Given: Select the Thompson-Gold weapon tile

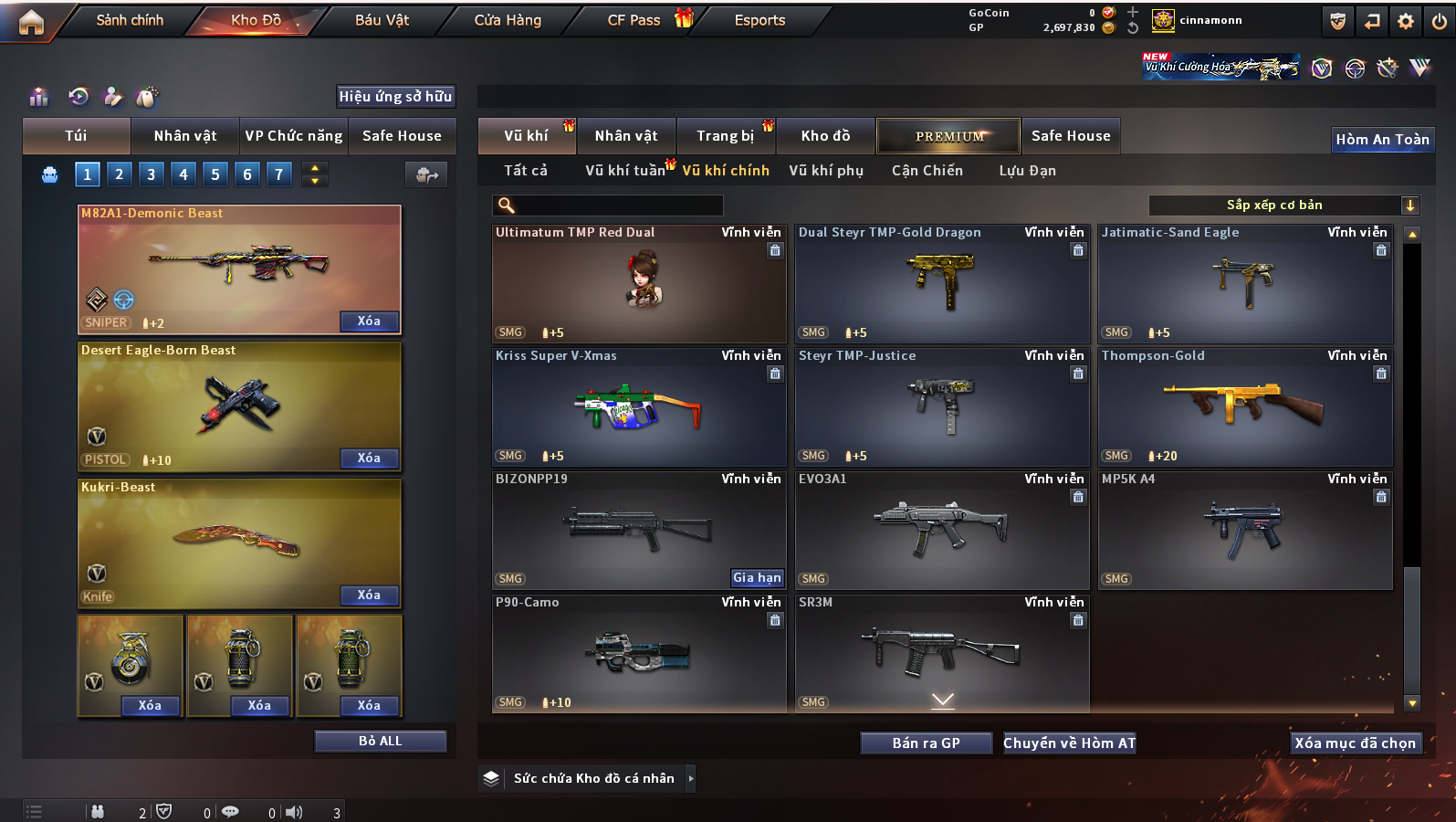Looking at the screenshot, I should tap(1245, 406).
